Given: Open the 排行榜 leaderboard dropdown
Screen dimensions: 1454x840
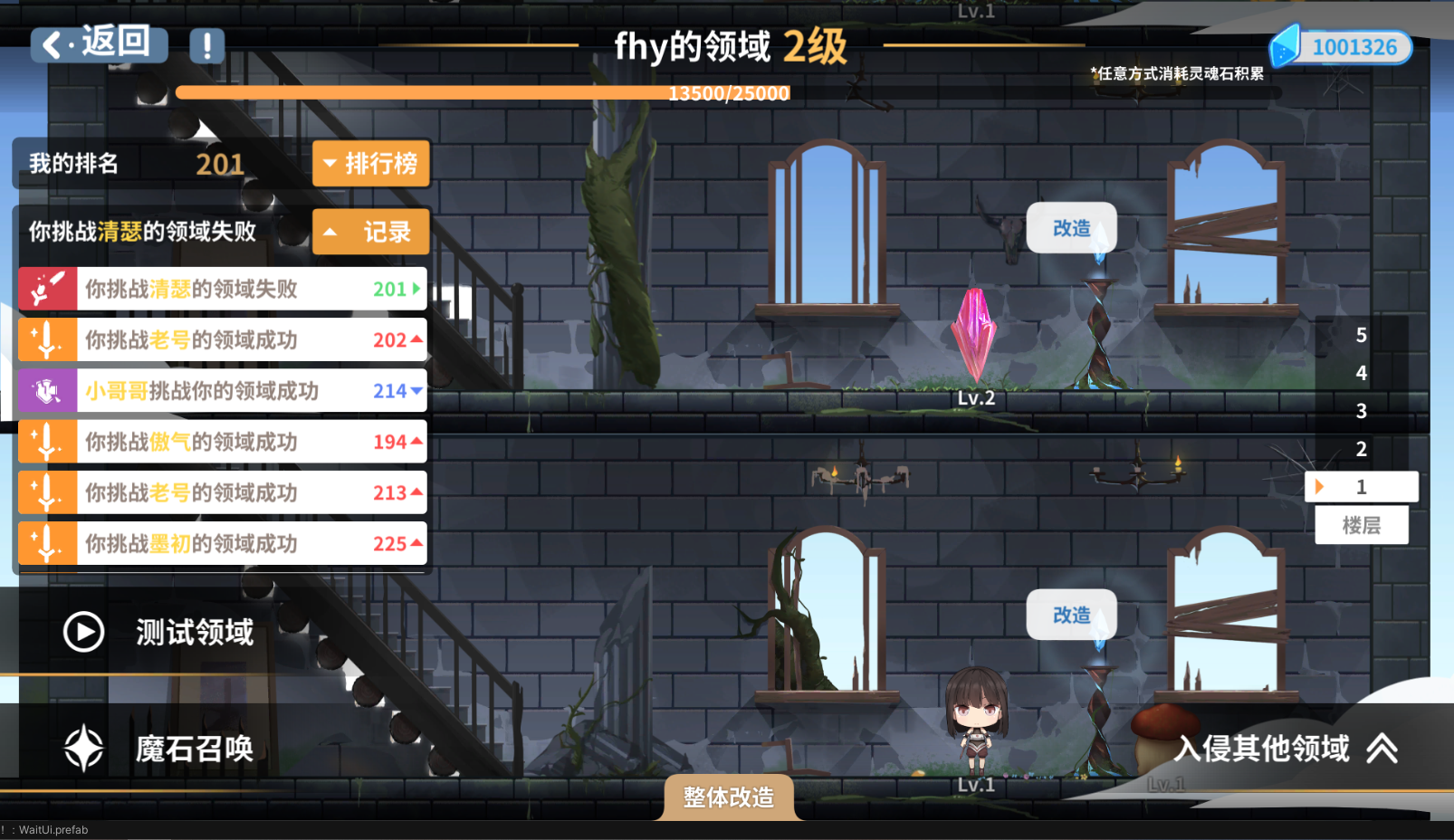Looking at the screenshot, I should [x=371, y=164].
